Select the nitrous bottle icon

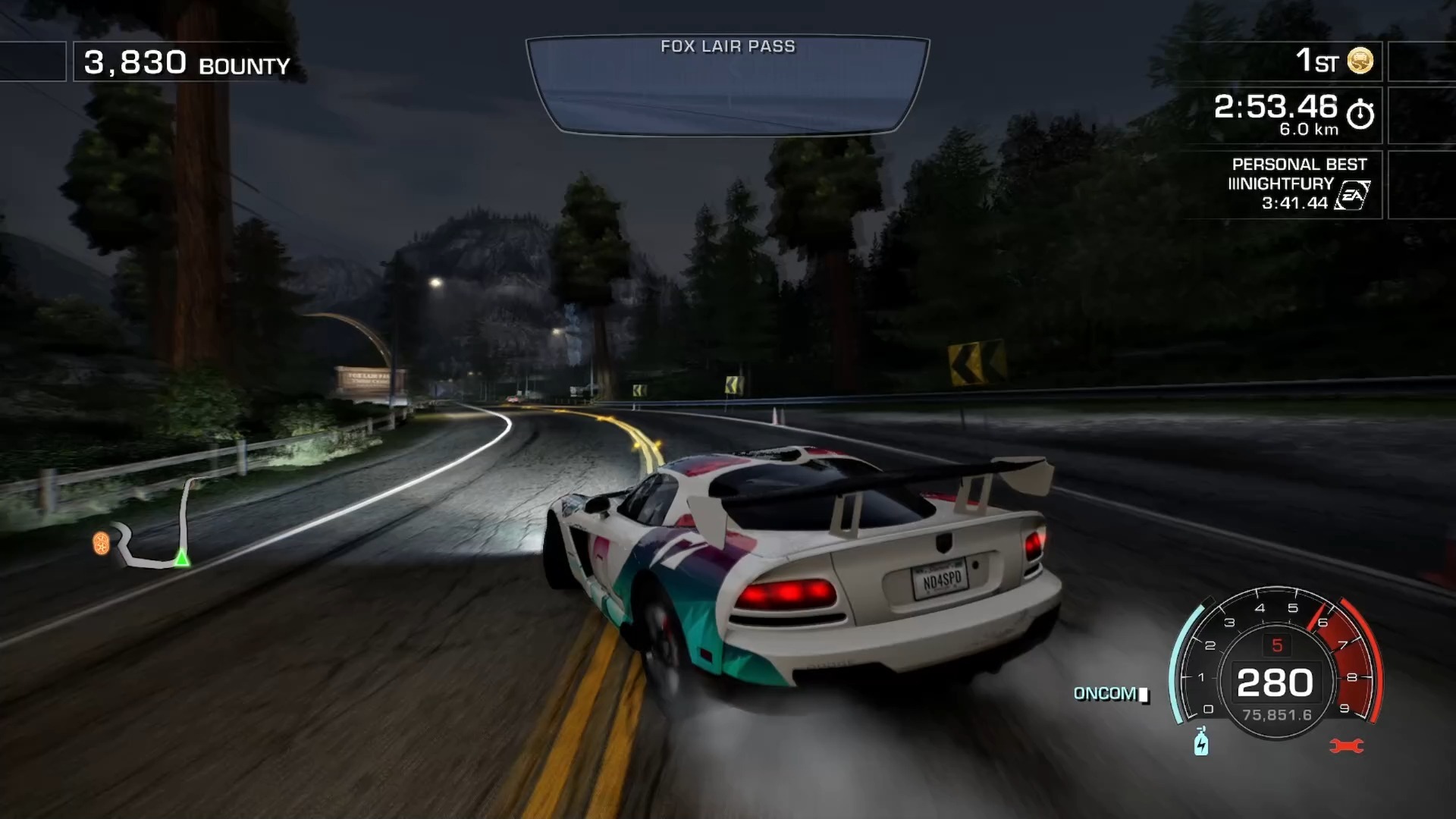click(x=1201, y=742)
